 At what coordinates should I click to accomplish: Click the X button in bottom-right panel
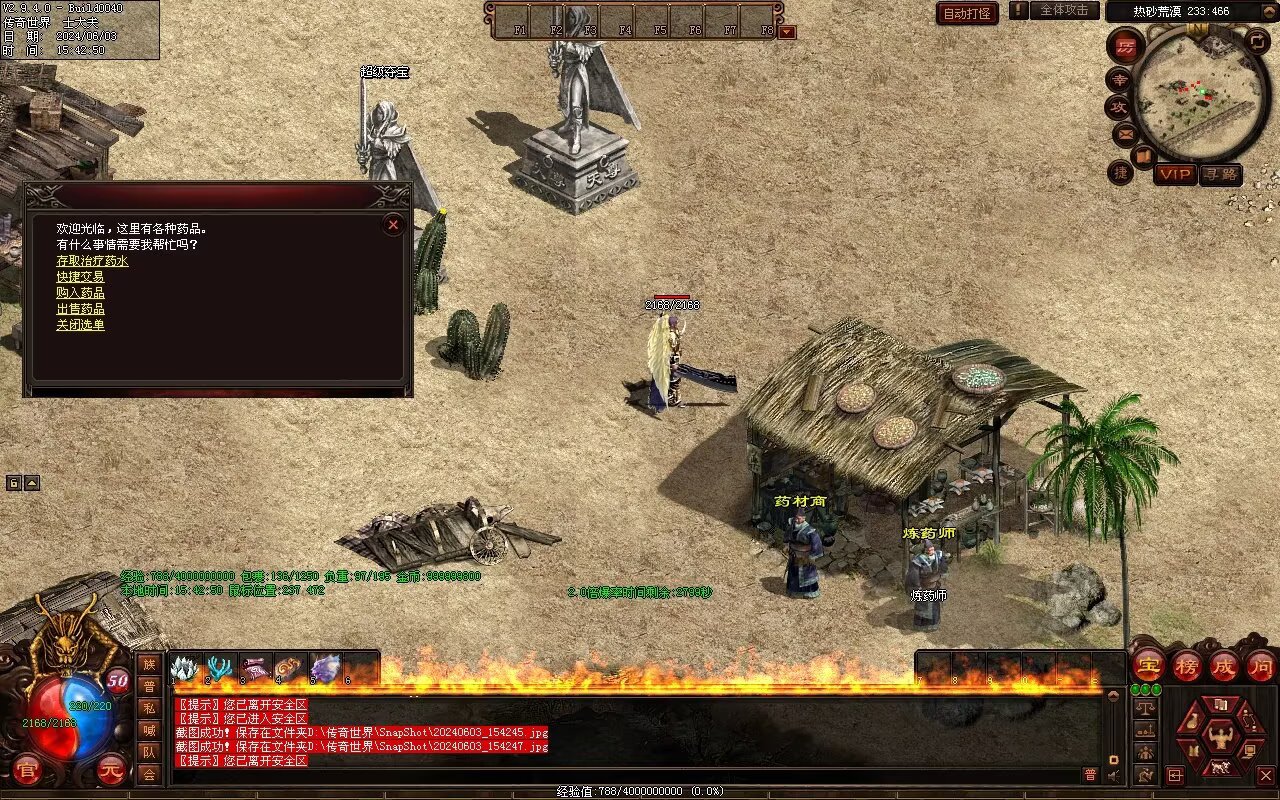(1265, 774)
